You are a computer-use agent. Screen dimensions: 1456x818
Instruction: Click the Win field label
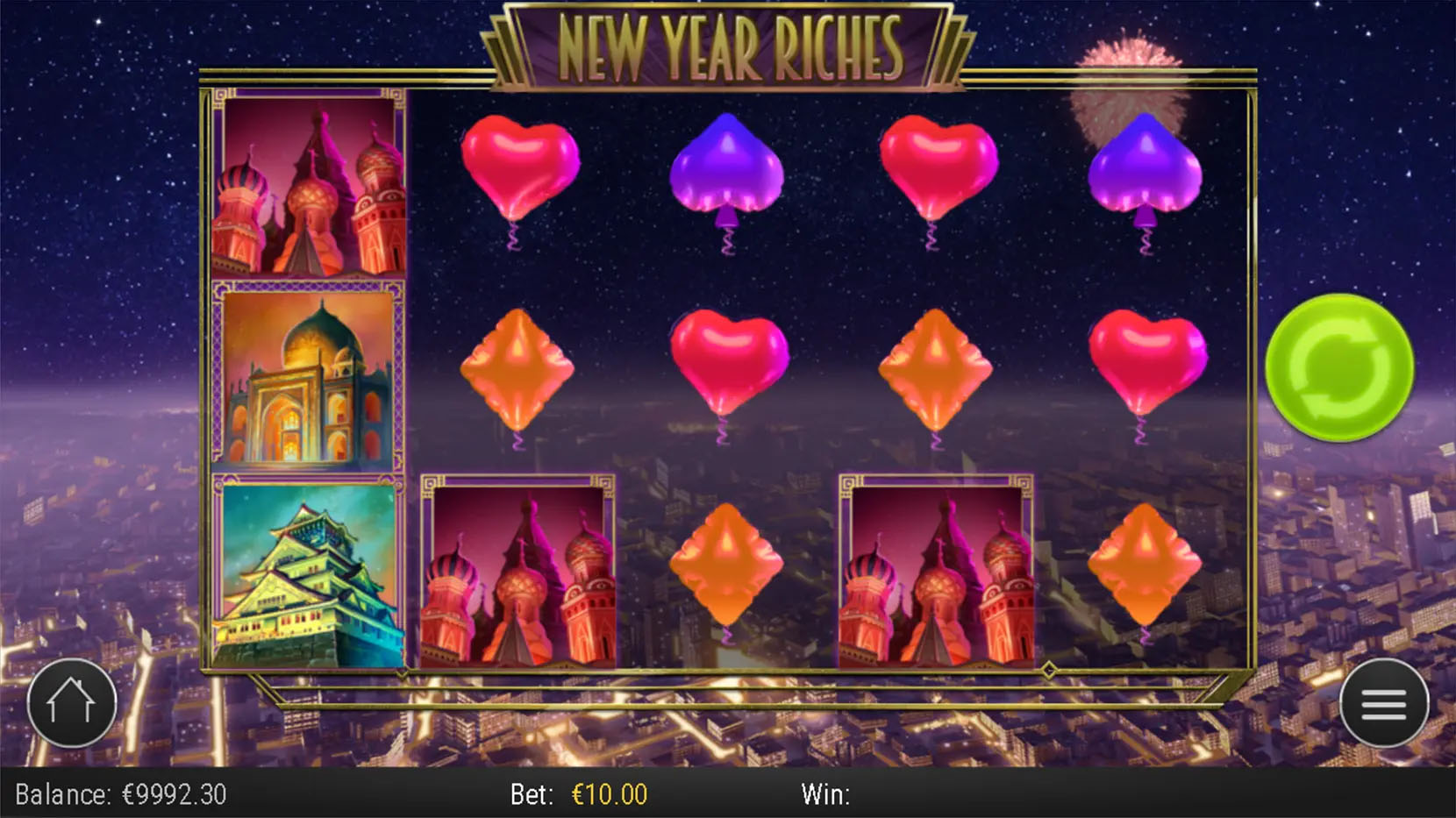[825, 795]
